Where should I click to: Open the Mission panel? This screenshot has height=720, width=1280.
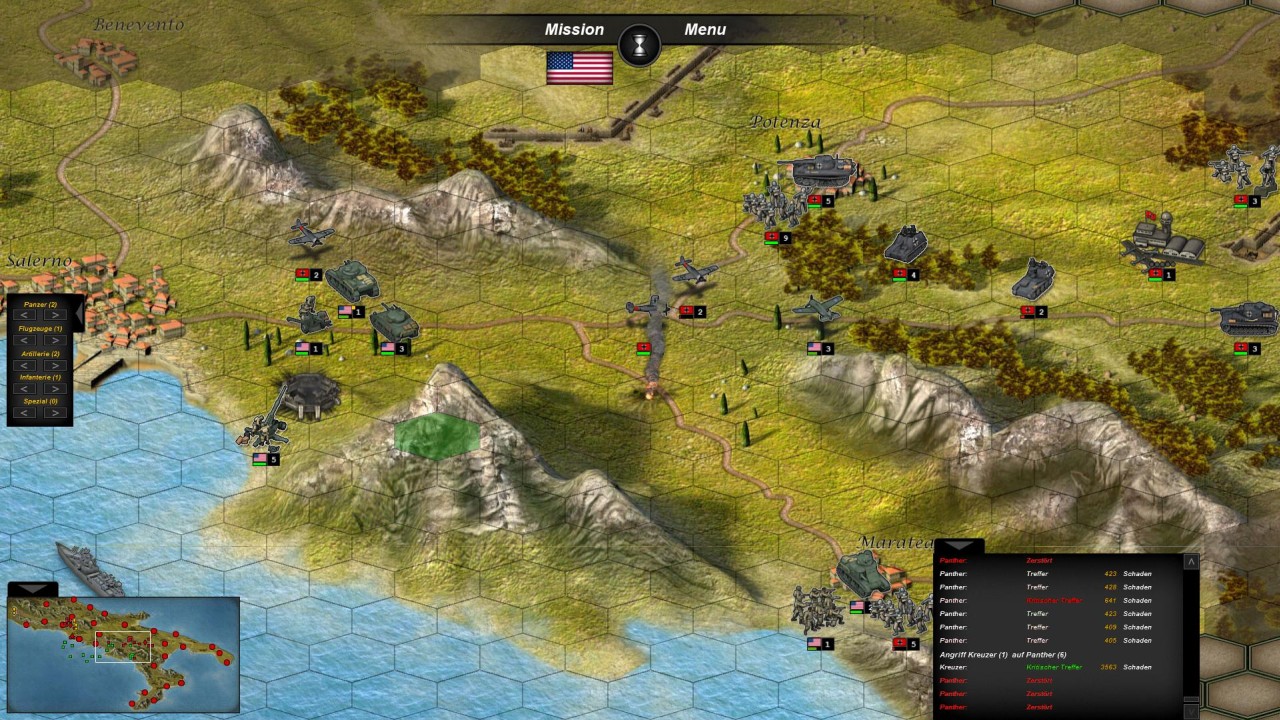tap(574, 30)
